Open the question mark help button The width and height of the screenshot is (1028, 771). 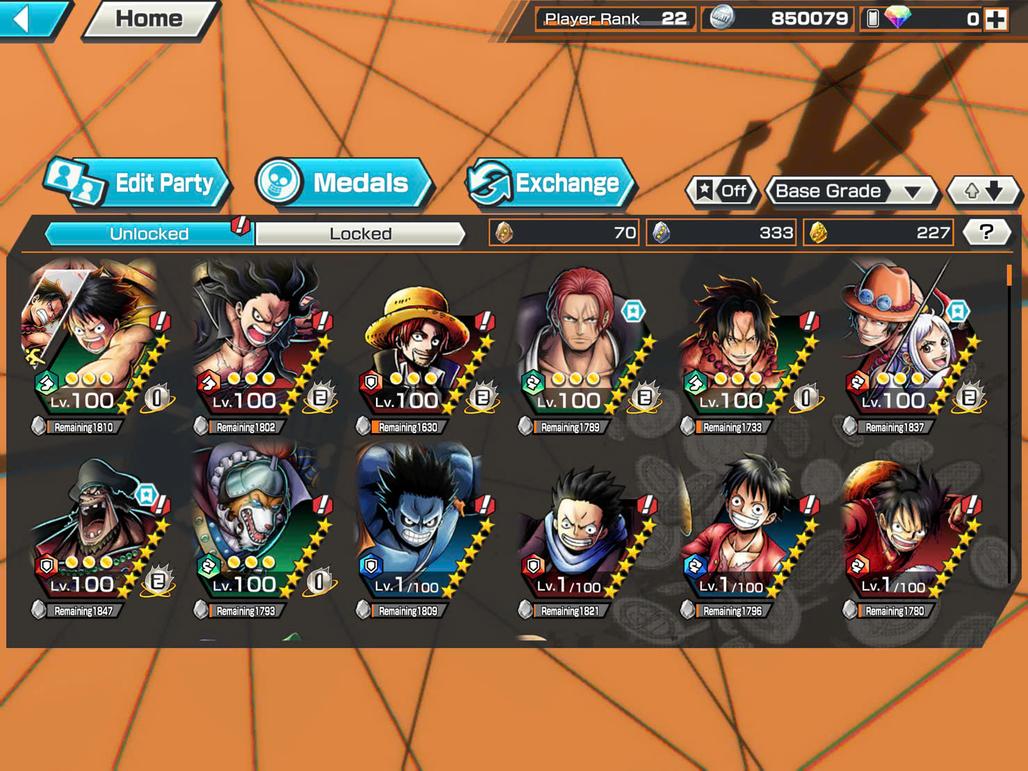click(x=986, y=233)
